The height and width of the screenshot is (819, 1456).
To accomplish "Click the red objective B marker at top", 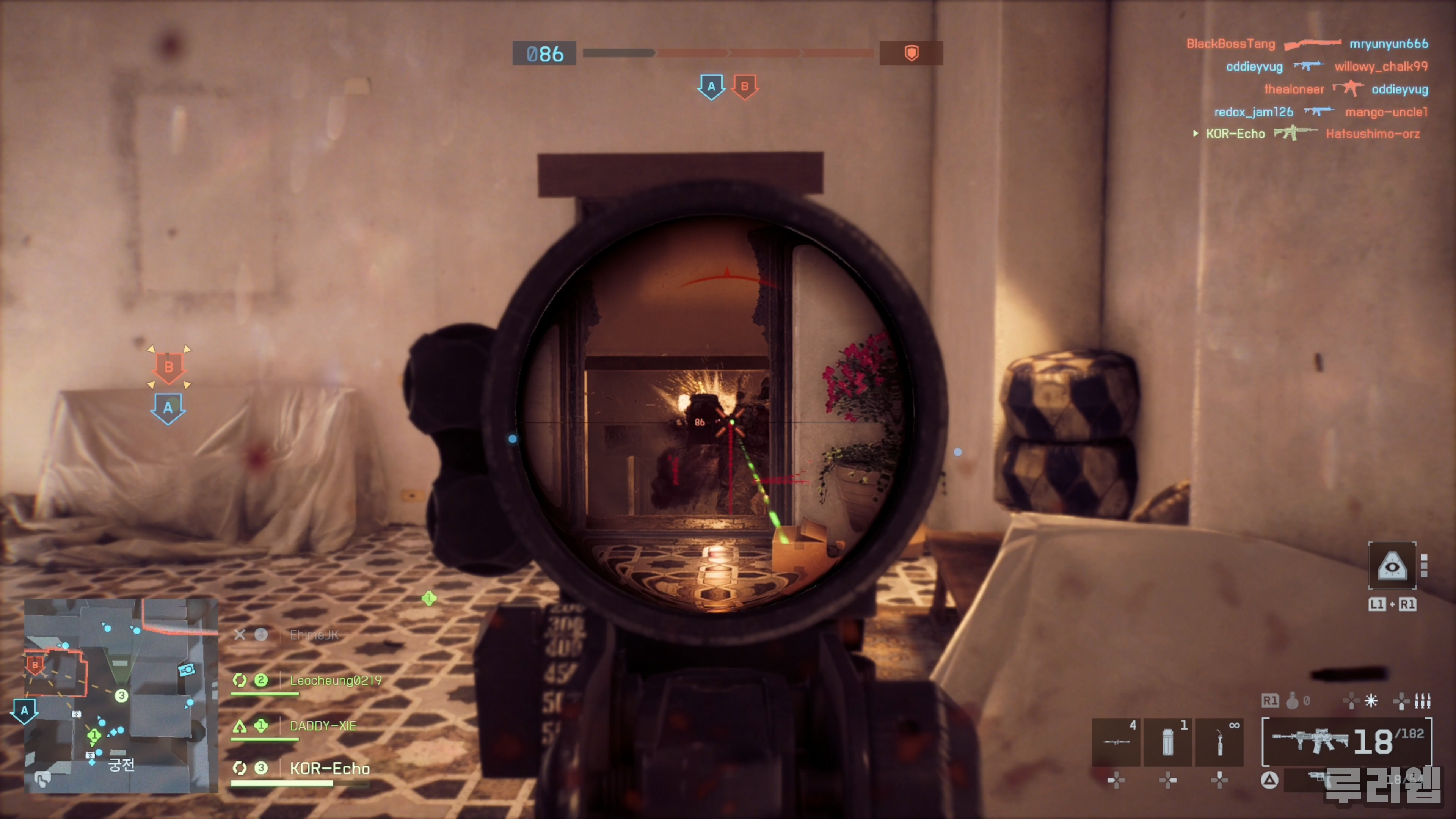I will click(x=744, y=86).
